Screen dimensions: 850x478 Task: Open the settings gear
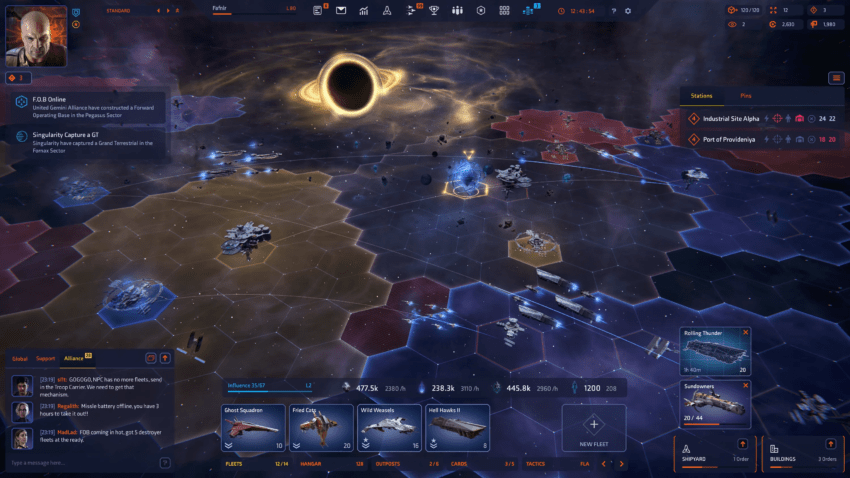[x=628, y=10]
